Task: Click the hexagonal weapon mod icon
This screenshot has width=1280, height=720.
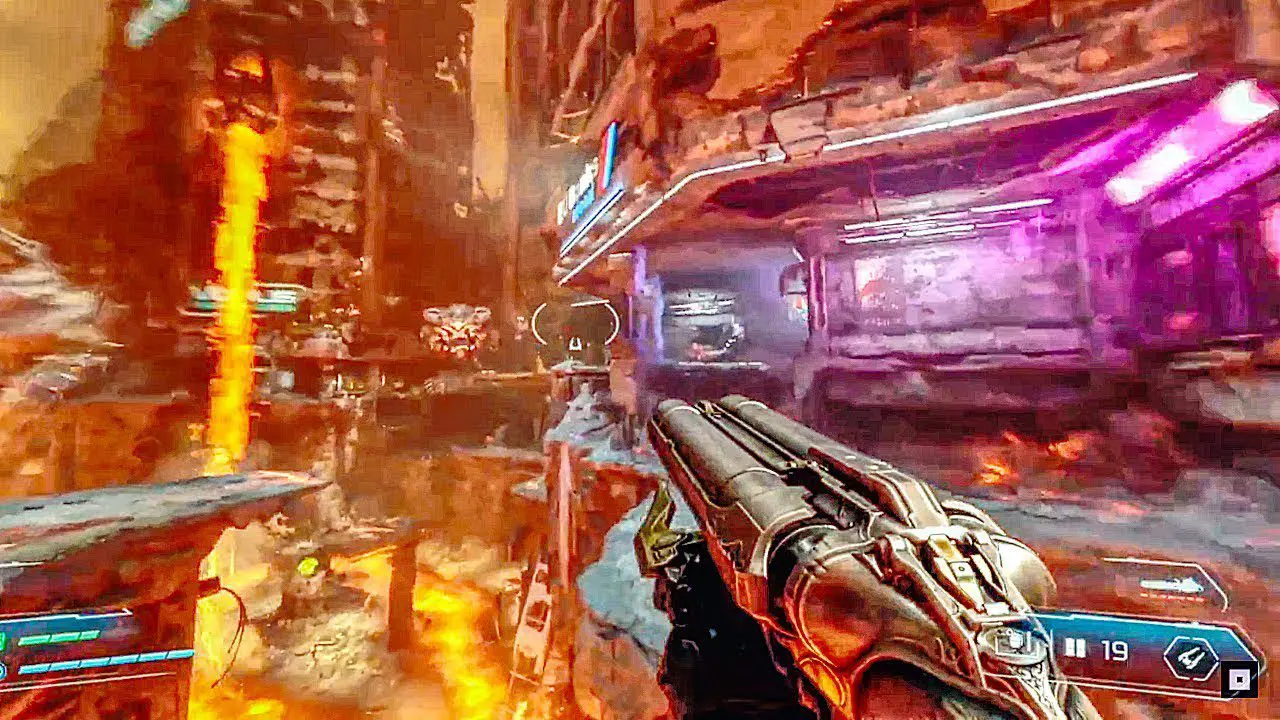Action: coord(1191,658)
